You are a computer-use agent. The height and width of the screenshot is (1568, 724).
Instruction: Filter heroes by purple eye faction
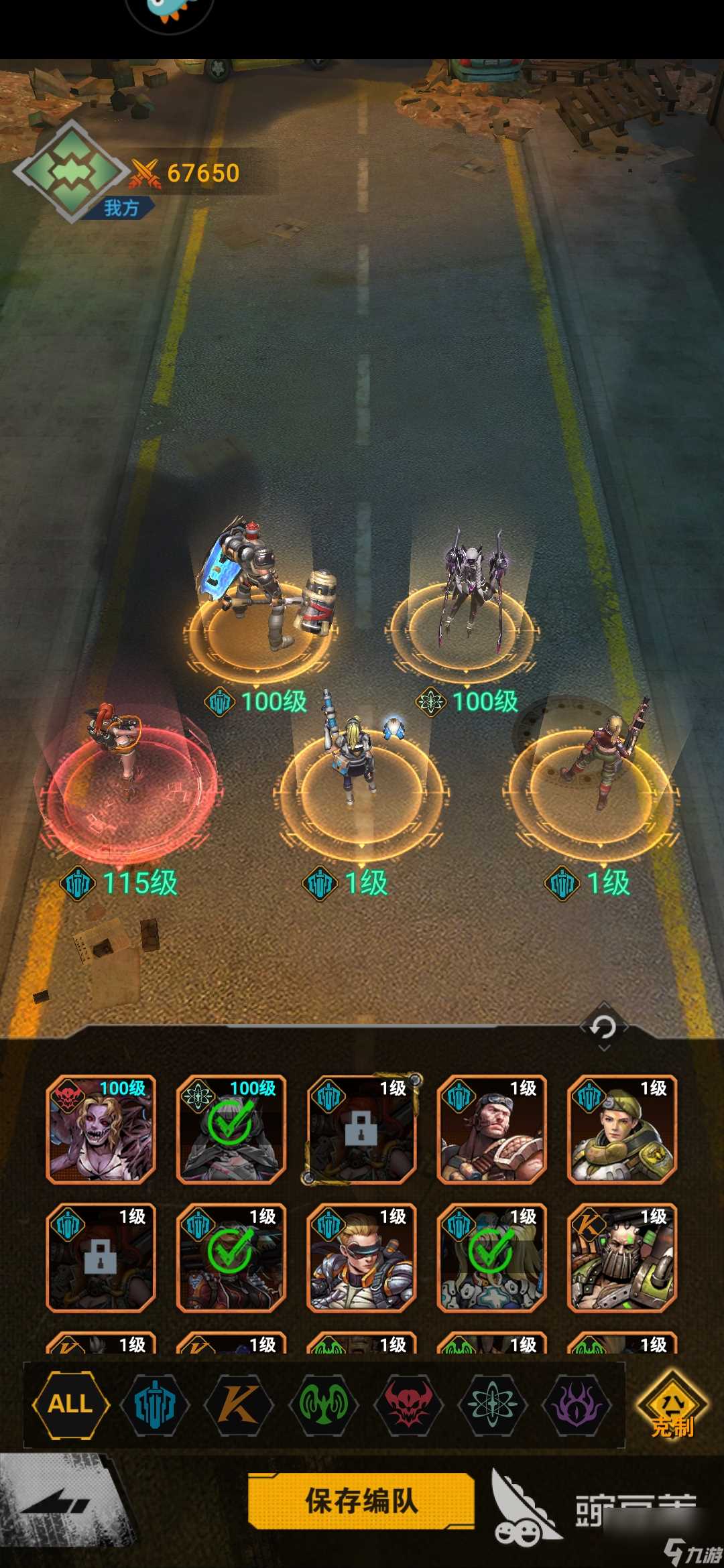point(577,1403)
